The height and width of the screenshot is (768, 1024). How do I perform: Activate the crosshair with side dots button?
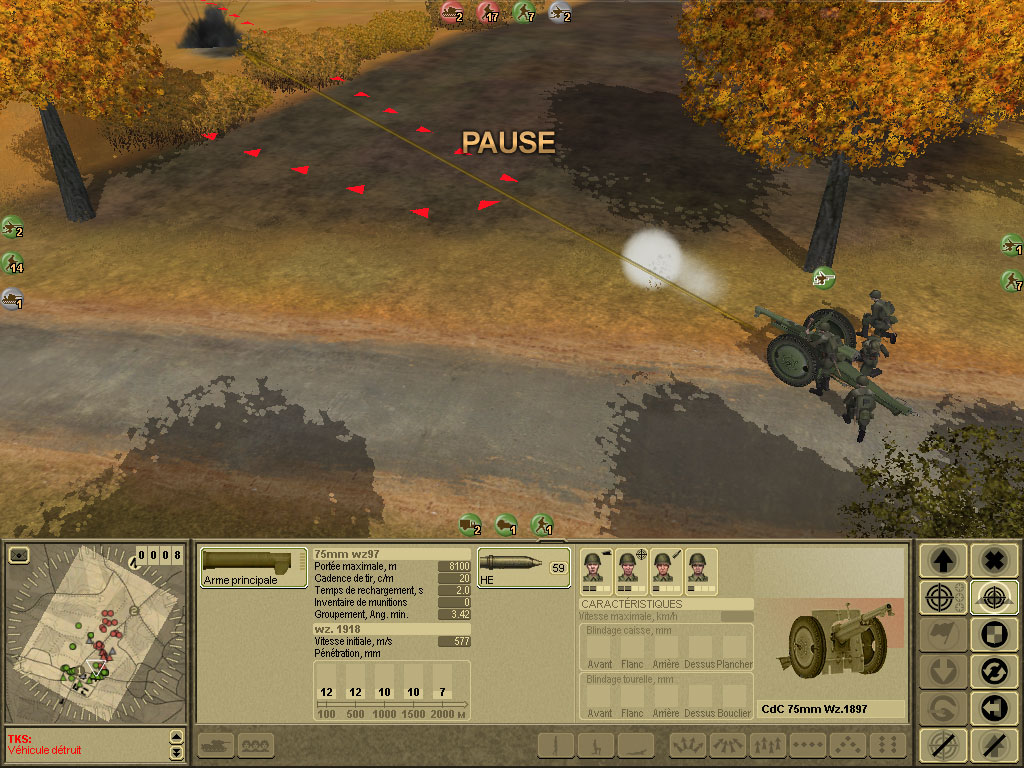click(x=944, y=598)
